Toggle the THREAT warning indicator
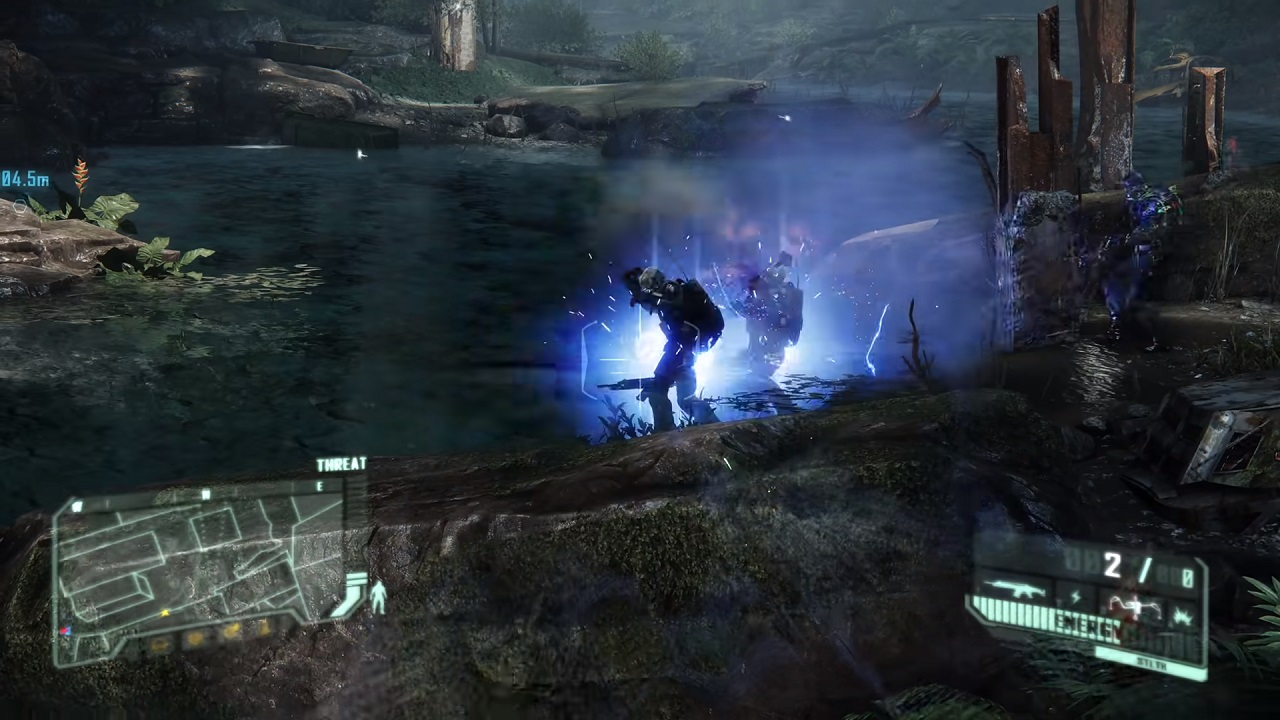This screenshot has height=720, width=1280. (342, 462)
